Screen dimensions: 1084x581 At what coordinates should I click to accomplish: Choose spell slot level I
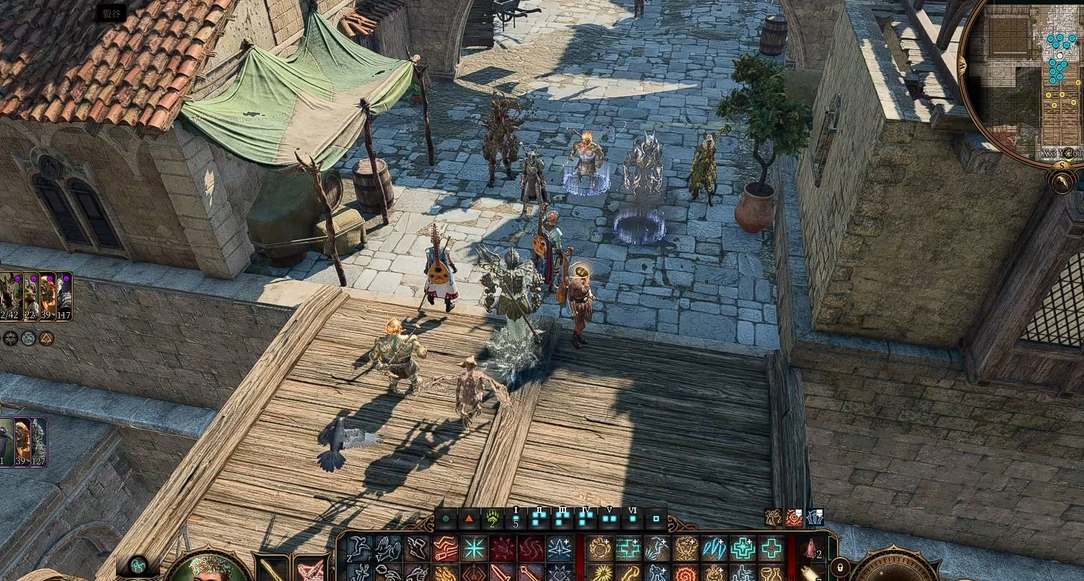coord(516,518)
